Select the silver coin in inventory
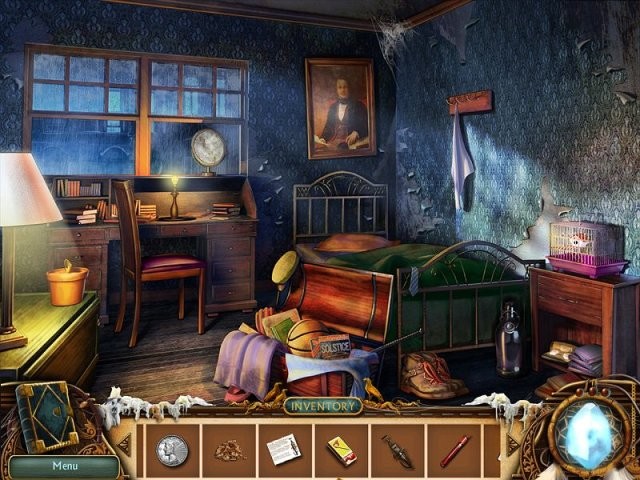The image size is (640, 480). pyautogui.click(x=171, y=450)
